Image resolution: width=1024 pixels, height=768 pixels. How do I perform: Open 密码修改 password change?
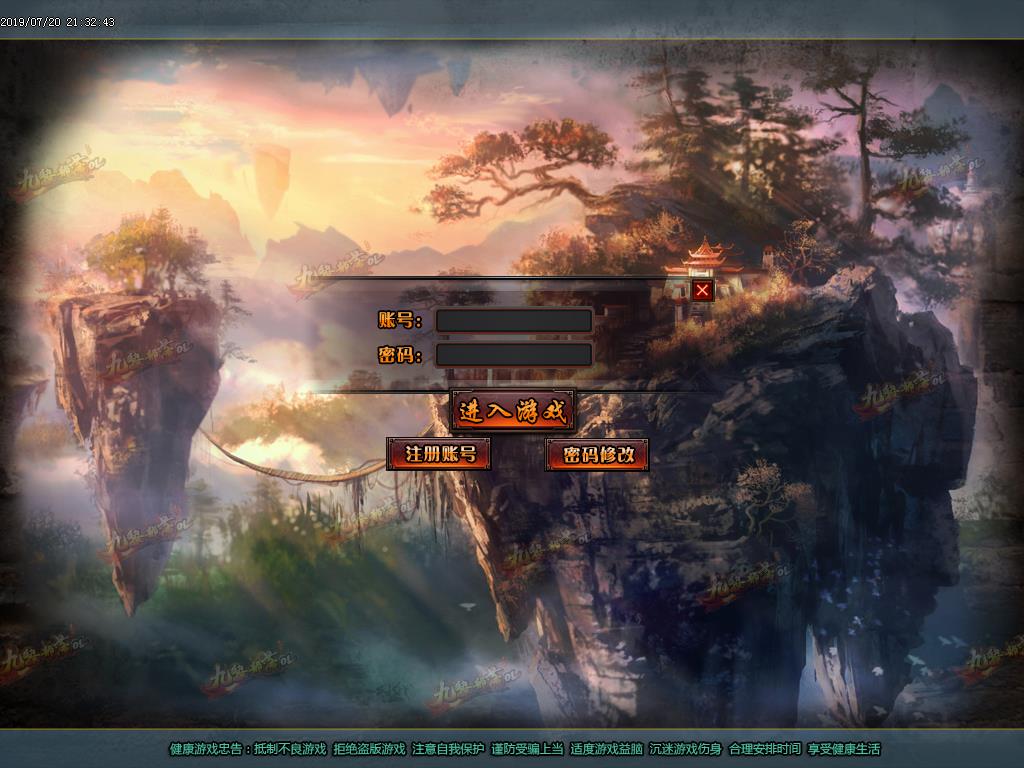tap(598, 455)
